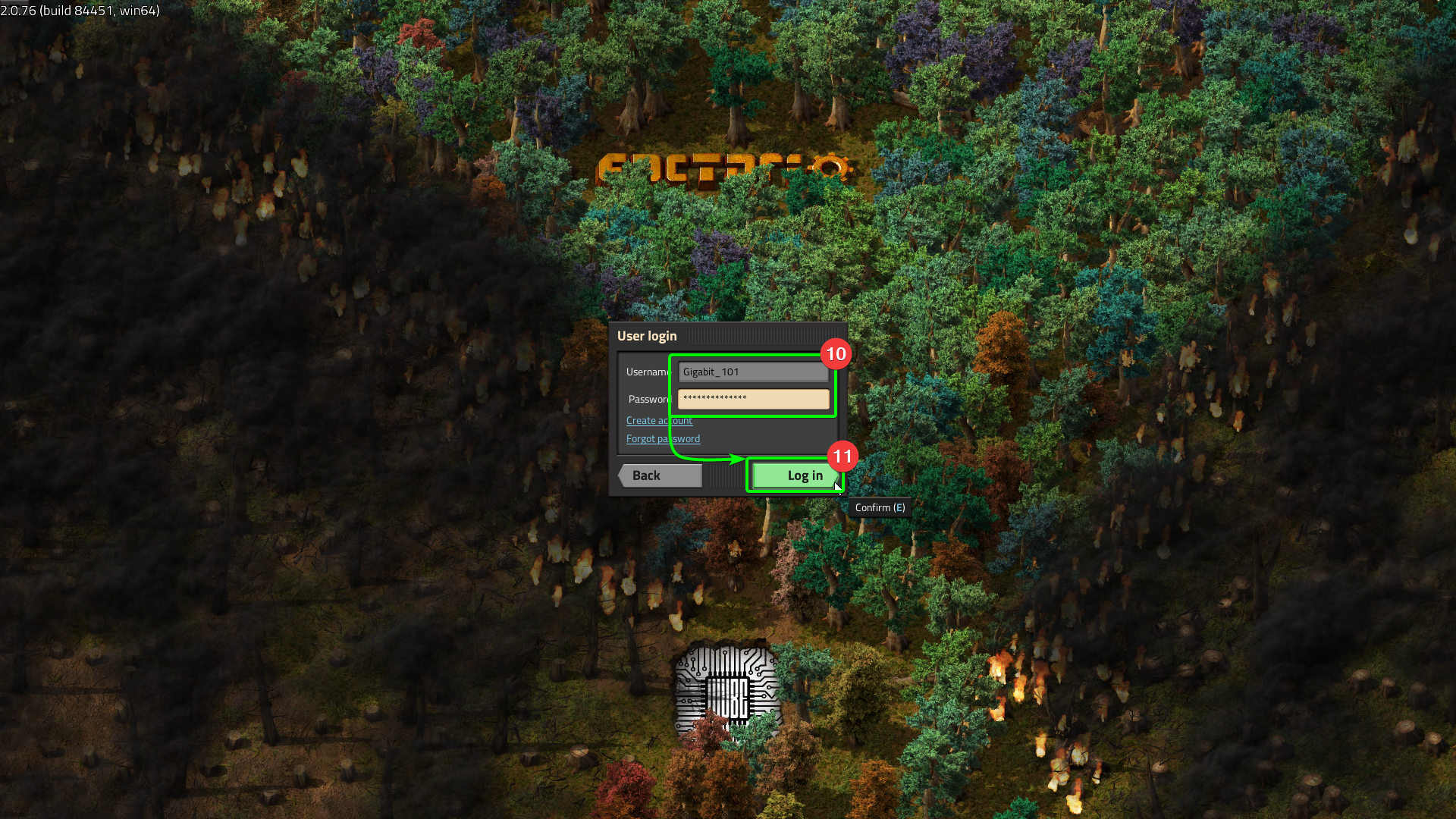Click the gear in the Factorio logo
1456x819 pixels.
832,168
